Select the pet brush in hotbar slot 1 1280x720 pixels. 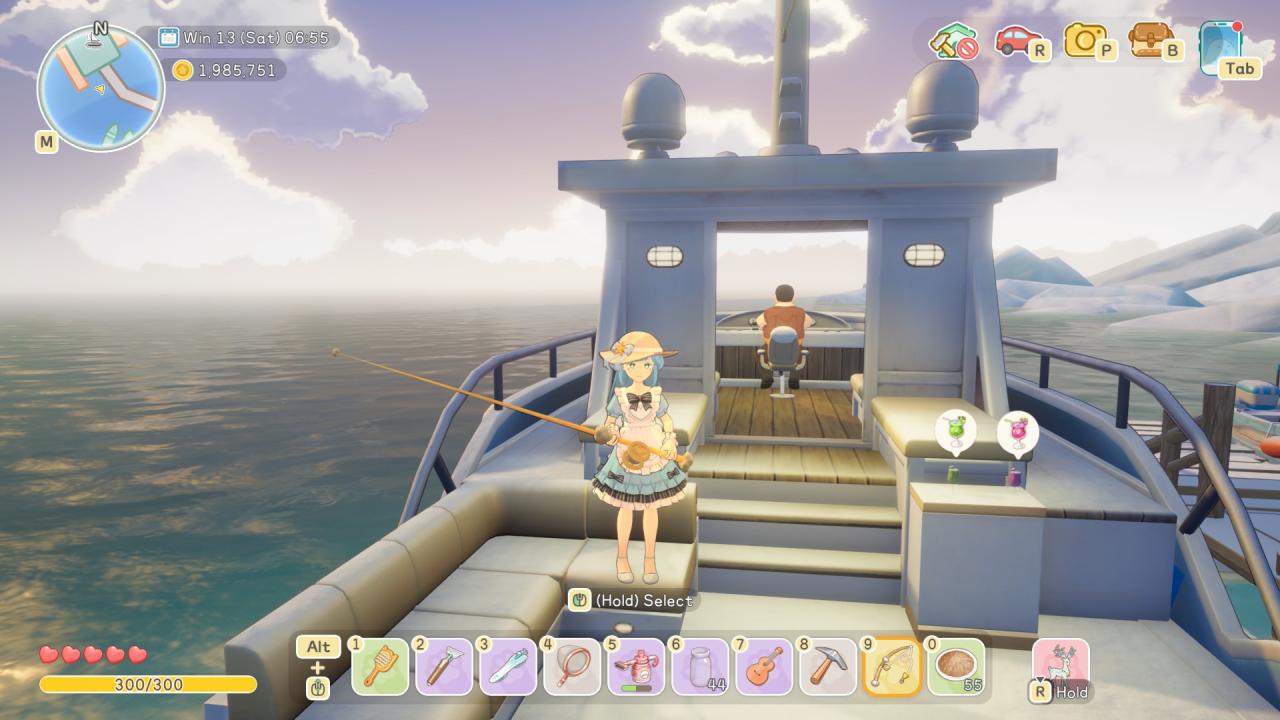(x=380, y=667)
